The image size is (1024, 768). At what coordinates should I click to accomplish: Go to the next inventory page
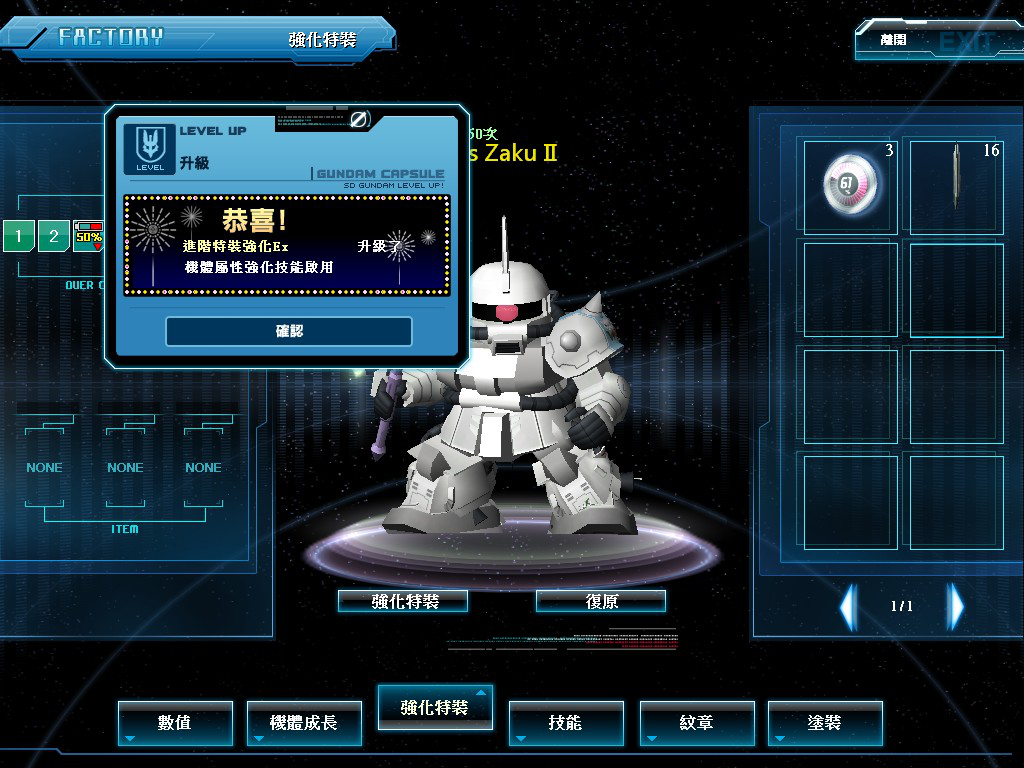[956, 606]
